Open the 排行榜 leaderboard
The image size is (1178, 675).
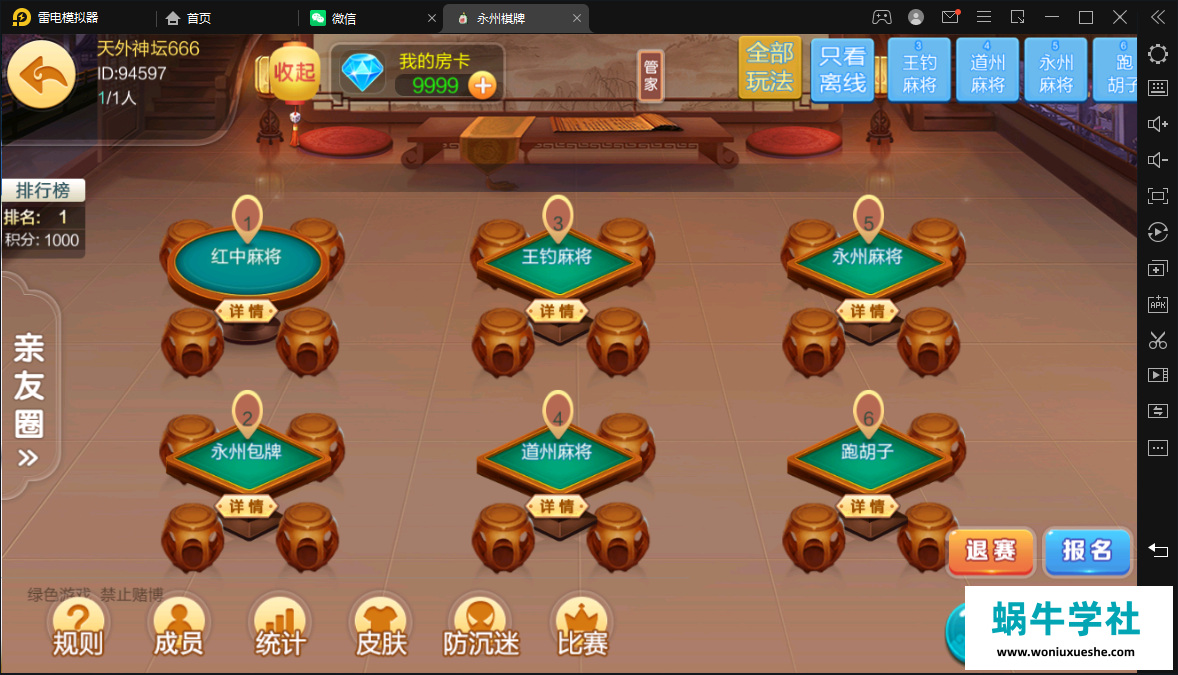click(x=43, y=190)
